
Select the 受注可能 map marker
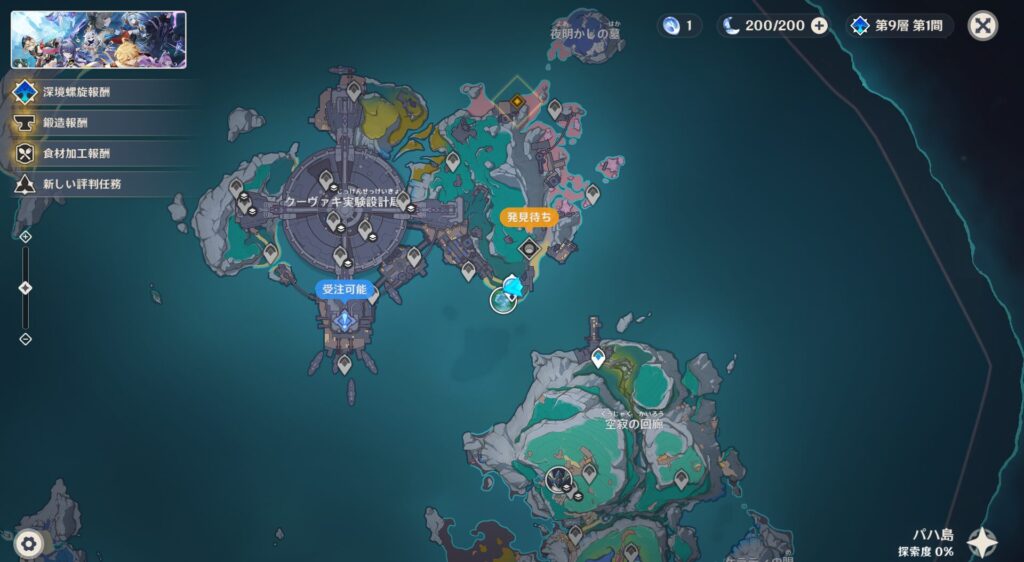tap(346, 320)
